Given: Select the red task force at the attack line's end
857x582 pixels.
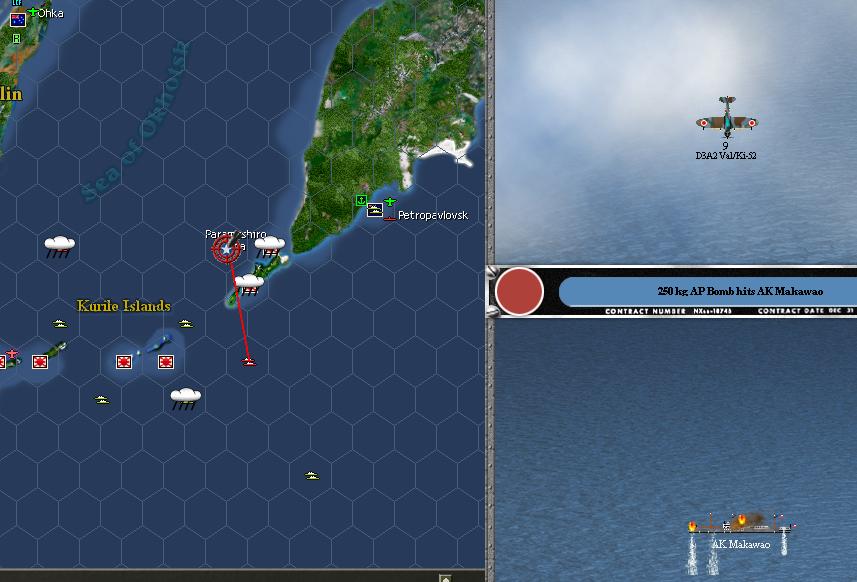Looking at the screenshot, I should pos(249,361).
